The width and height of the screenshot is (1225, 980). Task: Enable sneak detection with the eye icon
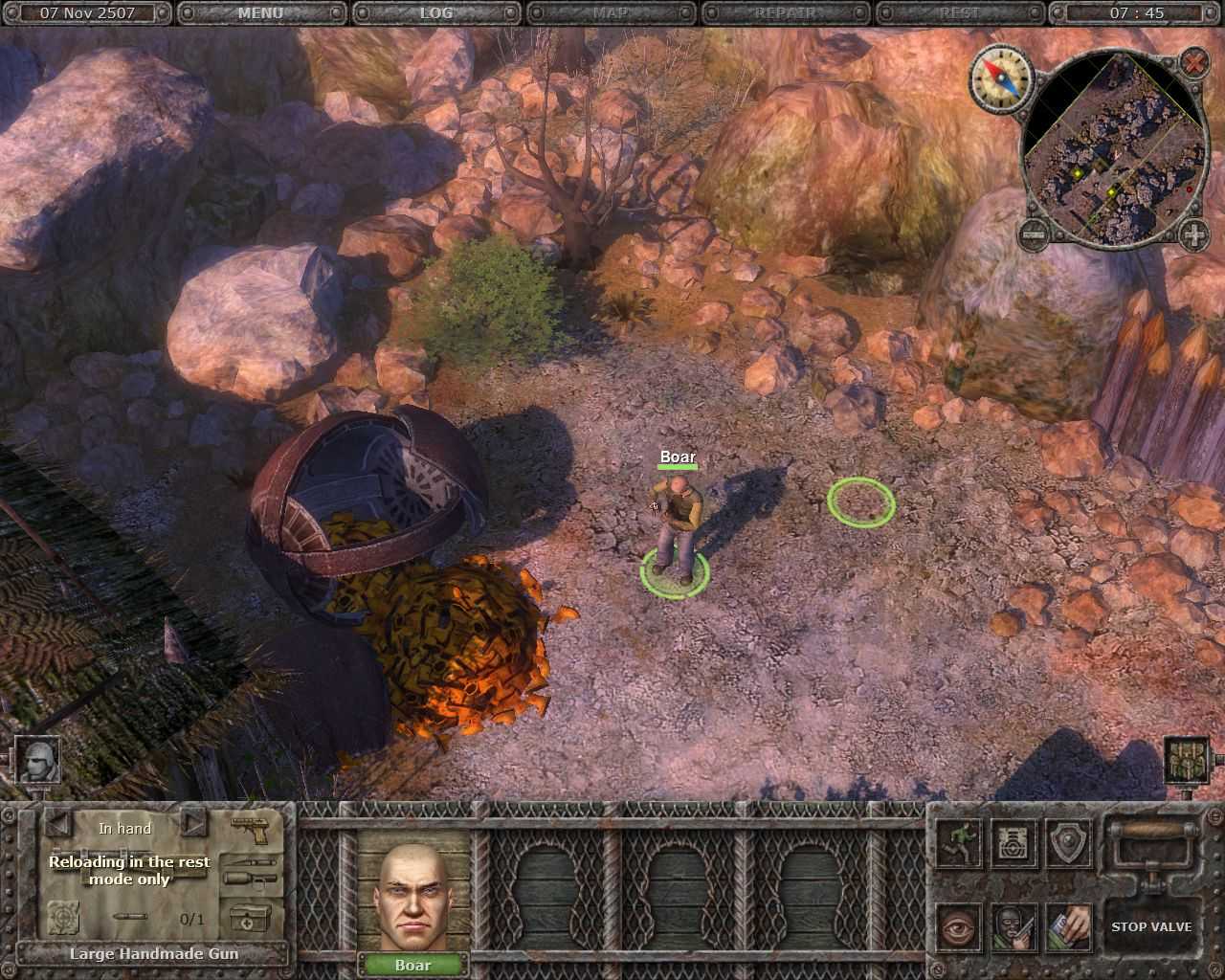click(x=958, y=926)
